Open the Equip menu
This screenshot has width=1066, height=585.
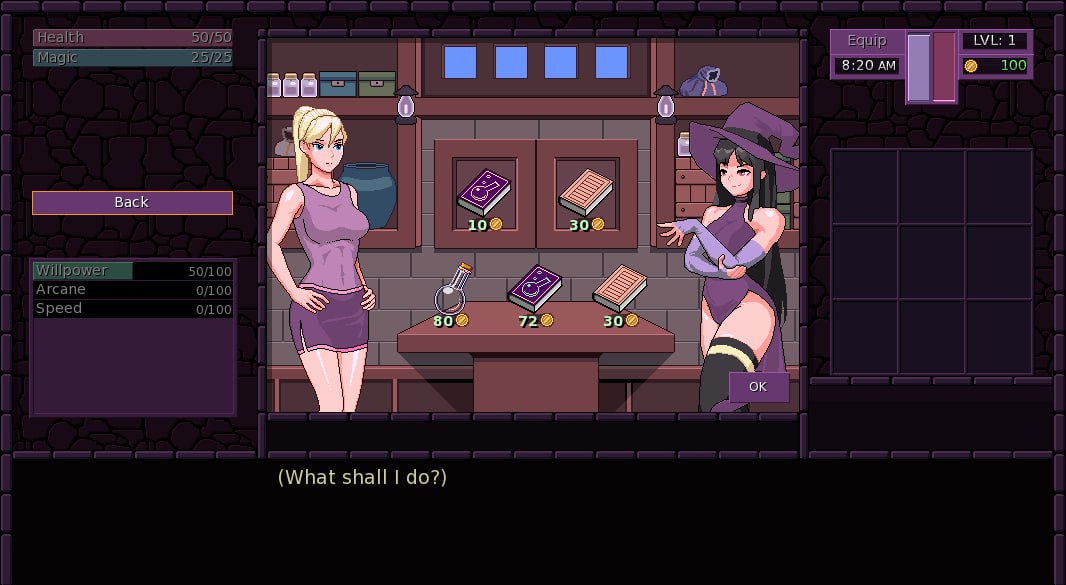click(866, 41)
